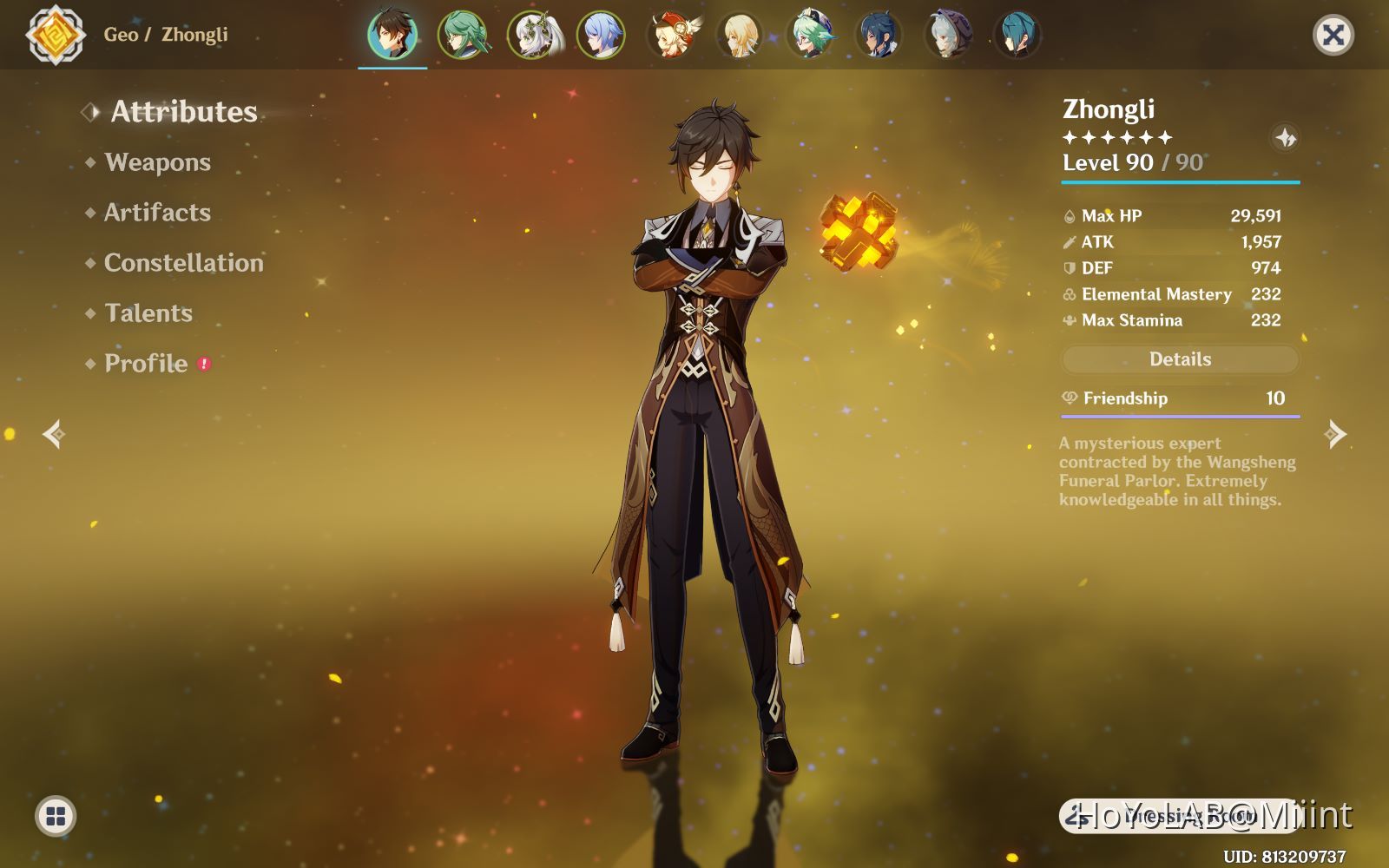
Task: Click the Elemental Mastery stat icon
Action: click(x=1068, y=294)
